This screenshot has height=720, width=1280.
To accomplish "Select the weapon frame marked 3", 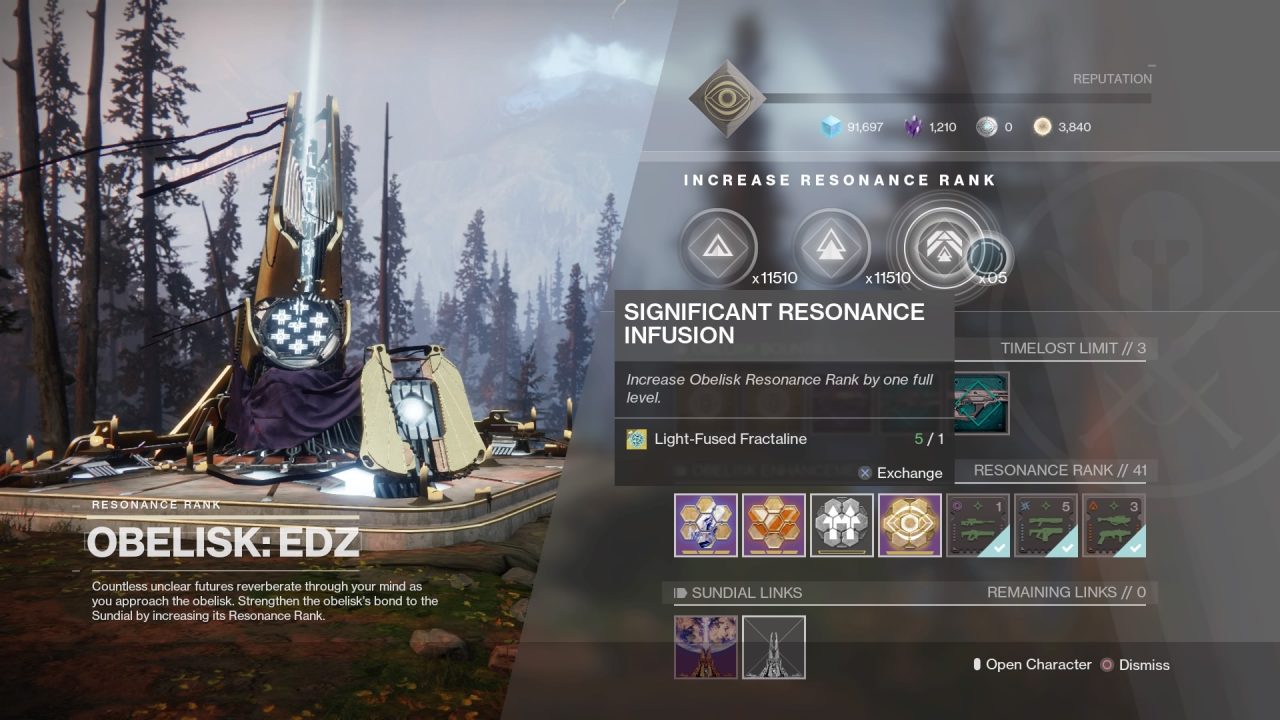I will pos(1114,525).
